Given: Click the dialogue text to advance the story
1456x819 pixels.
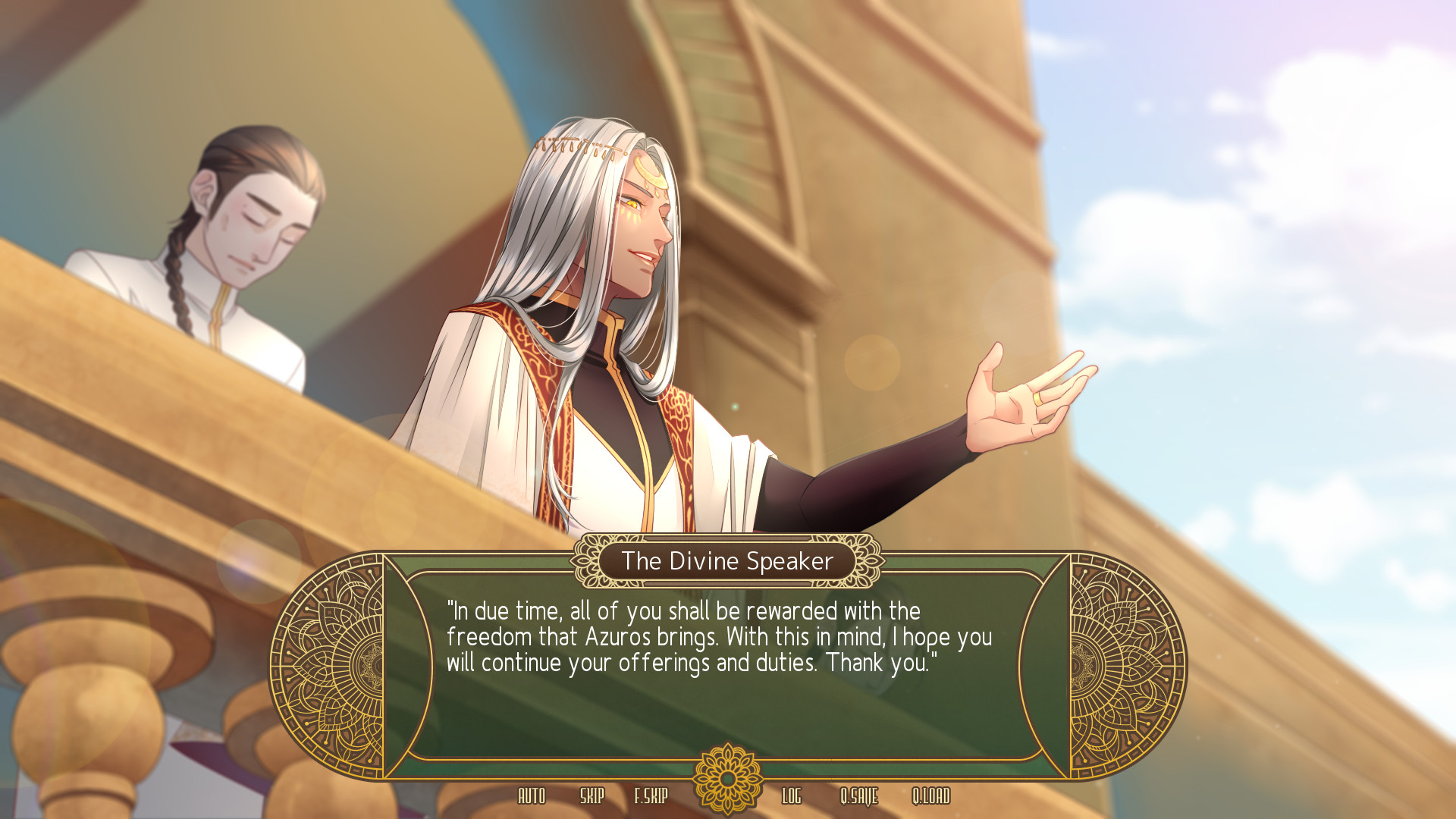Looking at the screenshot, I should pos(720,638).
